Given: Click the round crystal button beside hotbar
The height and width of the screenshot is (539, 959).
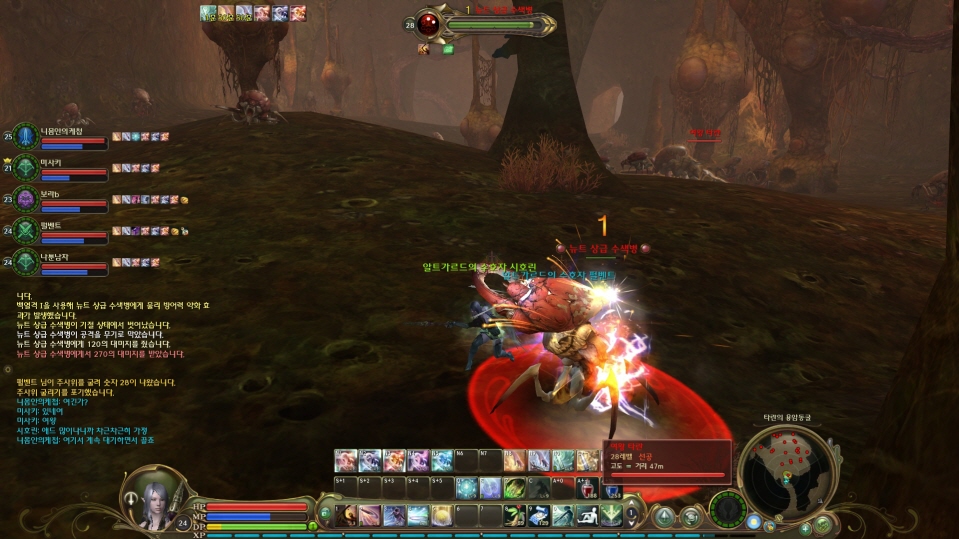Looking at the screenshot, I should tap(663, 516).
